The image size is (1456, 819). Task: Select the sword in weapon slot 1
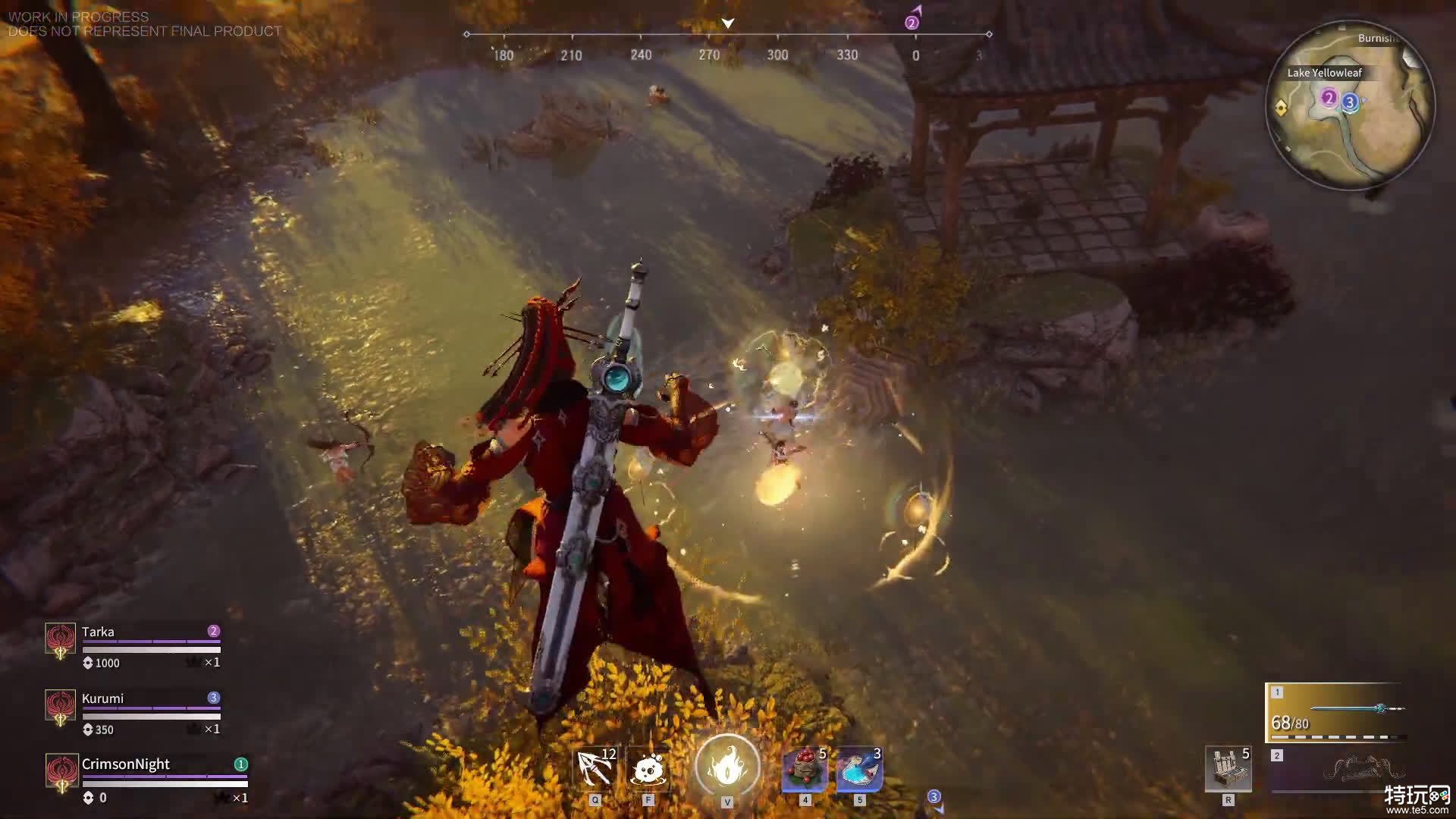[x=1338, y=711]
